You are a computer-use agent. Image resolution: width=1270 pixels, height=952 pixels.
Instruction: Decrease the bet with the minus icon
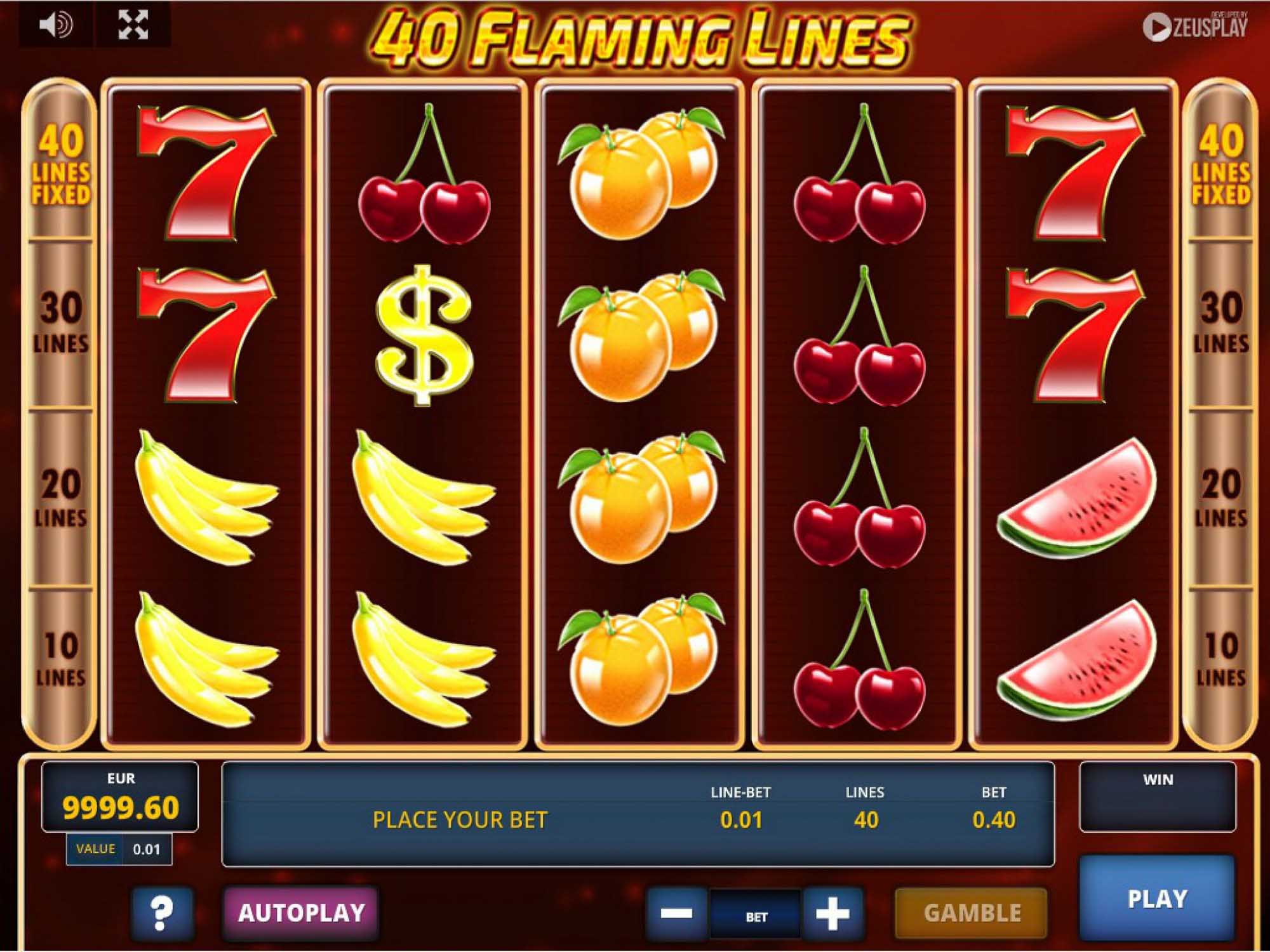point(678,913)
